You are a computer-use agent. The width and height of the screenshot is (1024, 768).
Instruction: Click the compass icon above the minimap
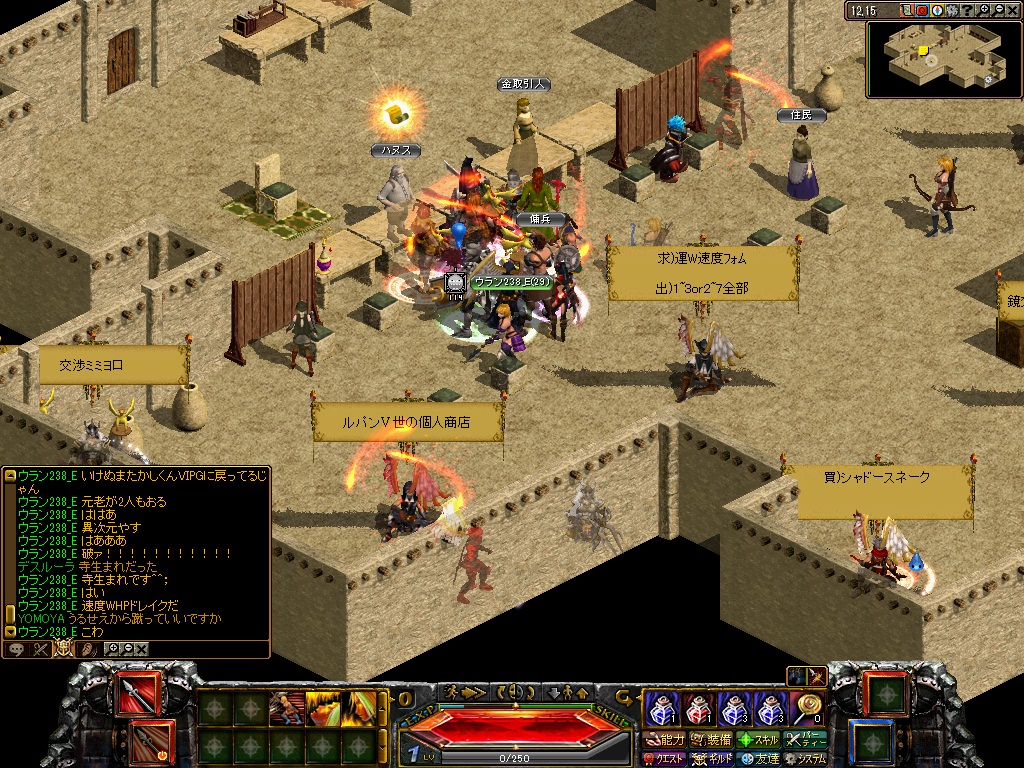click(x=937, y=11)
